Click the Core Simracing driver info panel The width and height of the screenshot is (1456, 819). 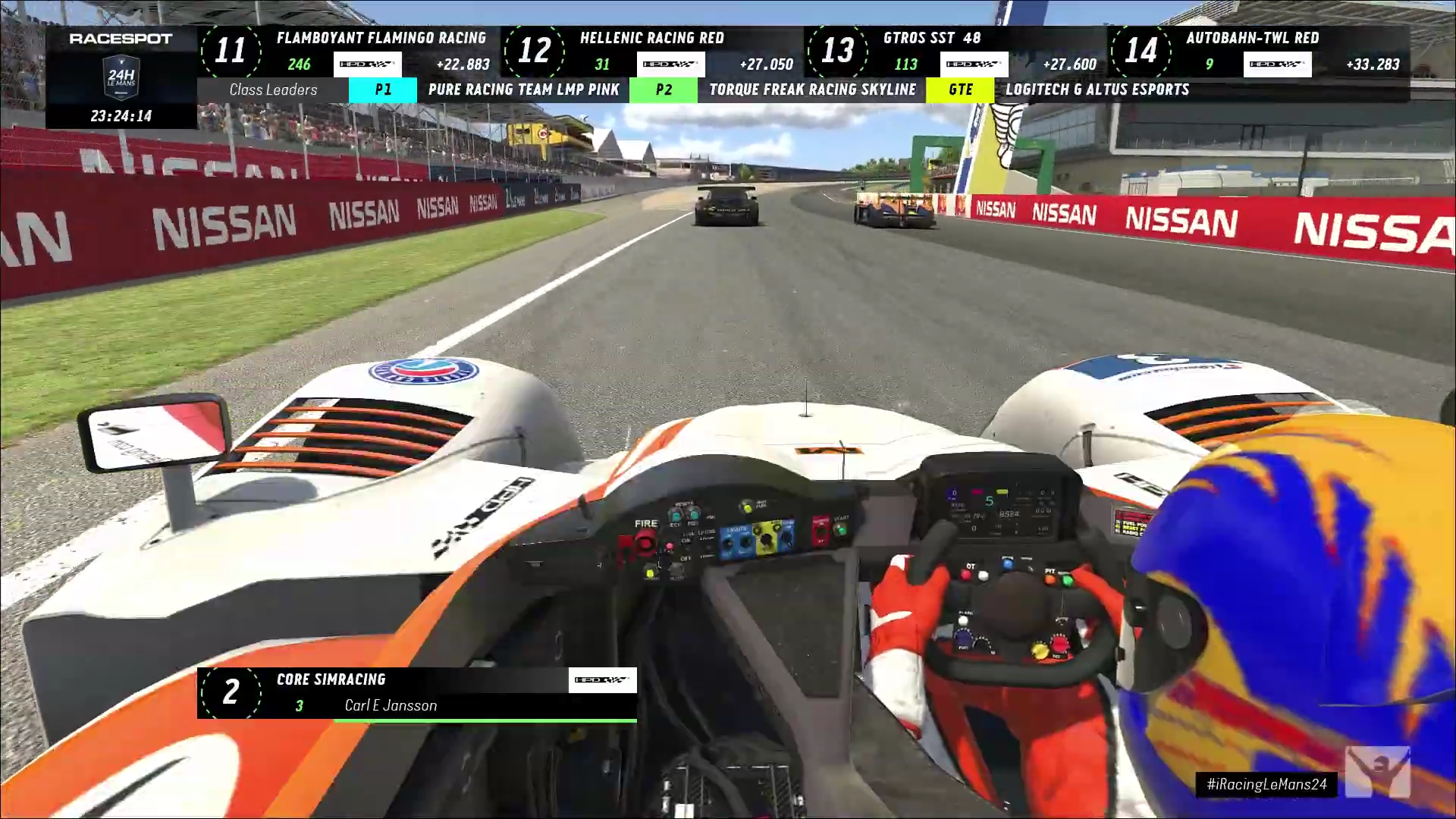(x=416, y=692)
